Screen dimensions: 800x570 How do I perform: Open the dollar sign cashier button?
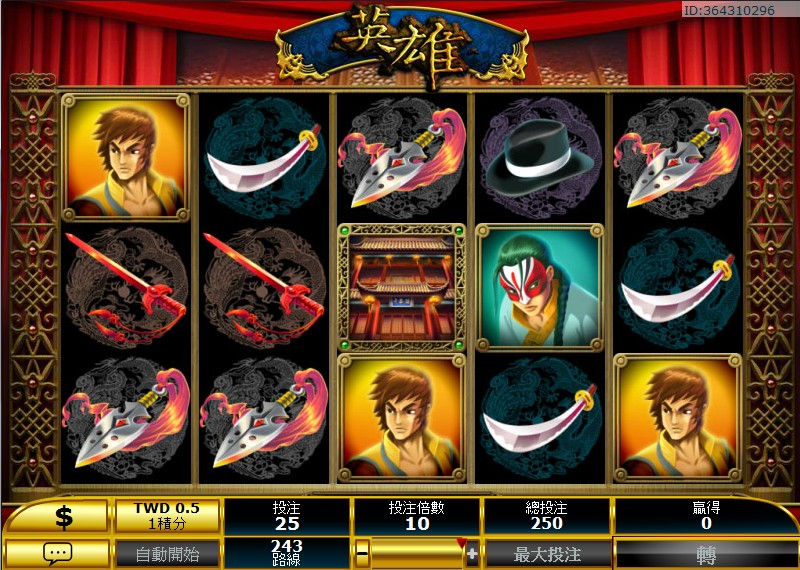[x=64, y=516]
